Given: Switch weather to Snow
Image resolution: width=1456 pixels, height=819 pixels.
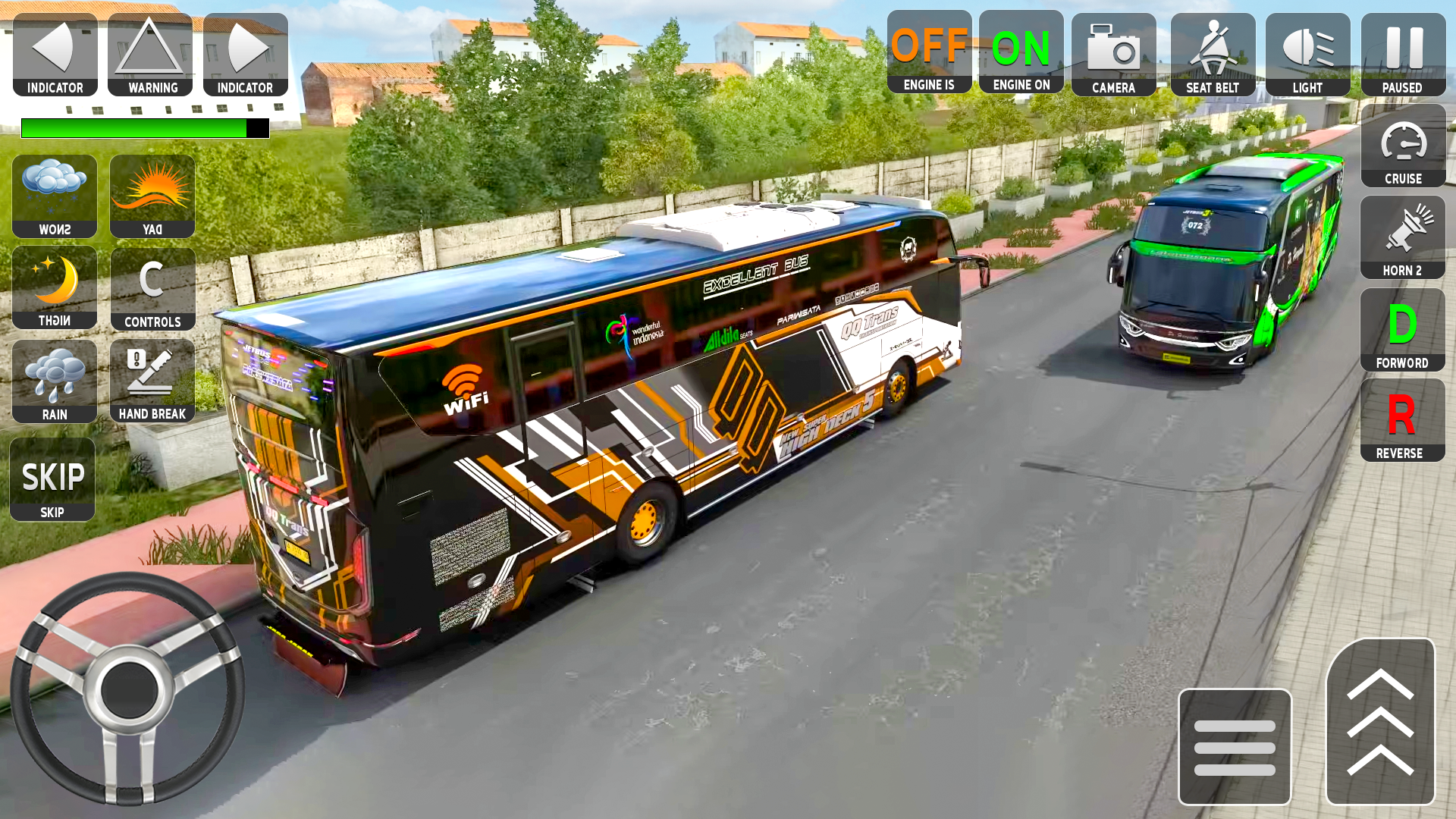Looking at the screenshot, I should (x=54, y=193).
